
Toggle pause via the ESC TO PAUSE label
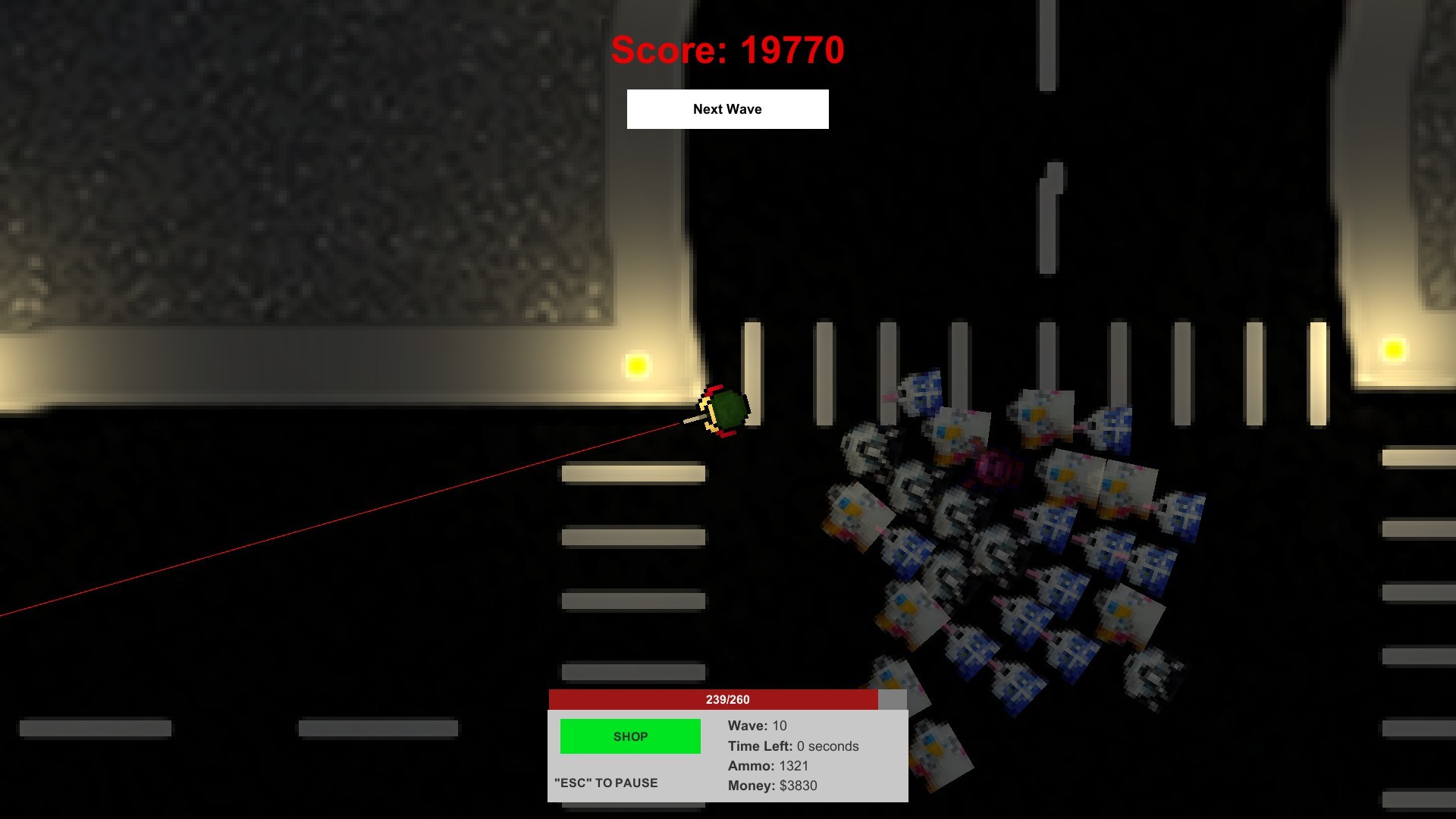[x=604, y=783]
